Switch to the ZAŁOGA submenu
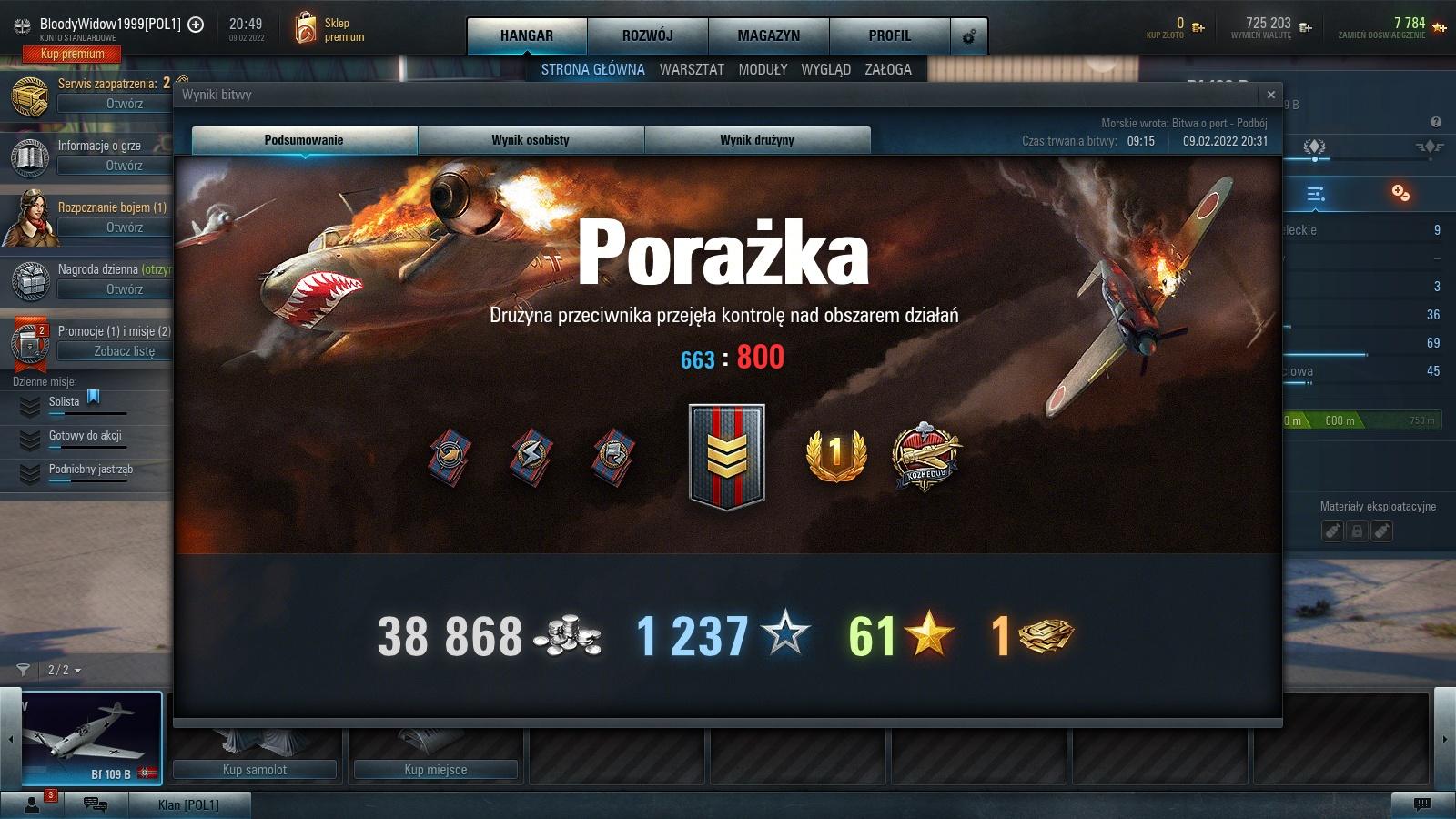The image size is (1456, 819). pyautogui.click(x=888, y=69)
